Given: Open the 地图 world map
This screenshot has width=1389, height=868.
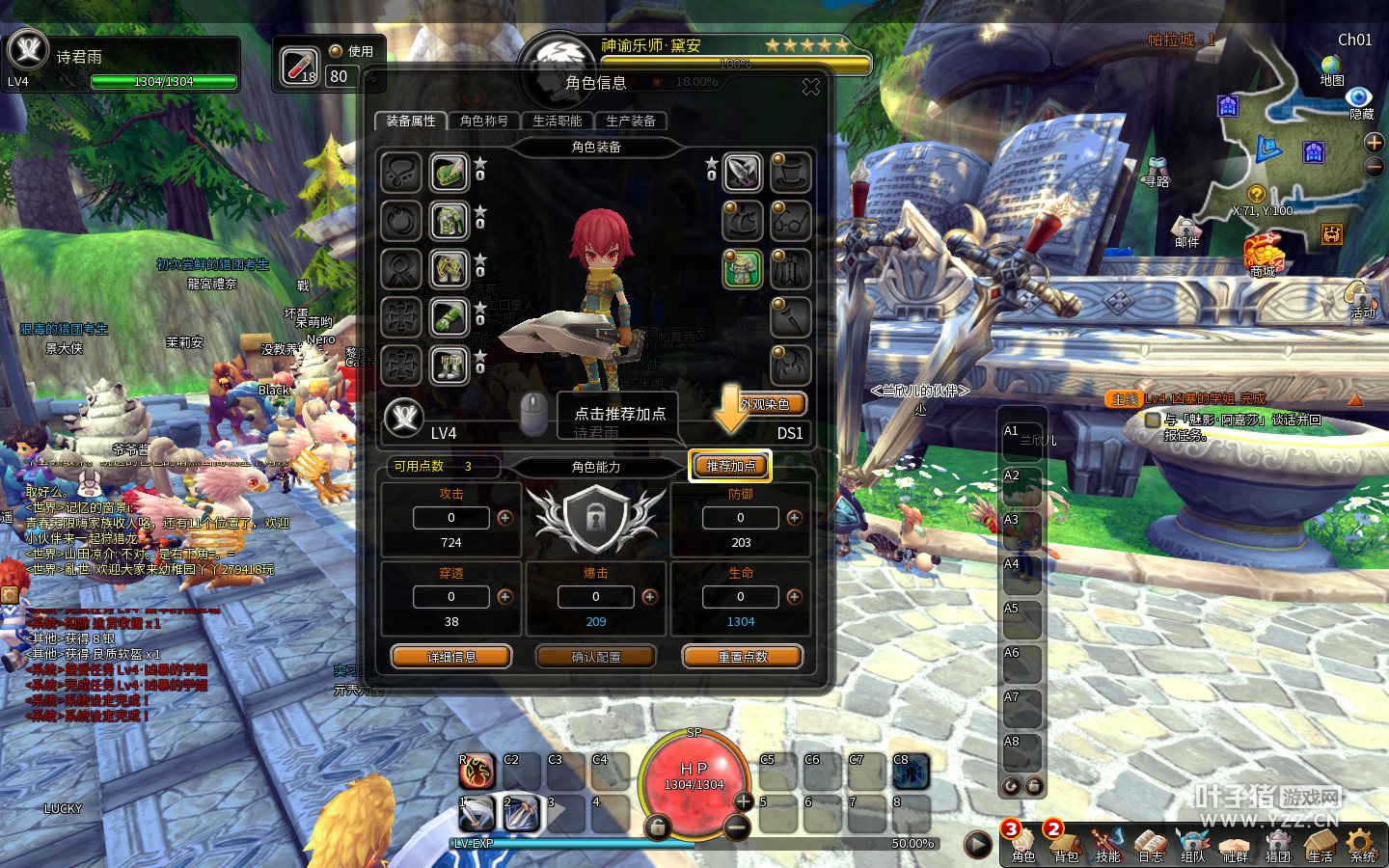Looking at the screenshot, I should click(1331, 68).
